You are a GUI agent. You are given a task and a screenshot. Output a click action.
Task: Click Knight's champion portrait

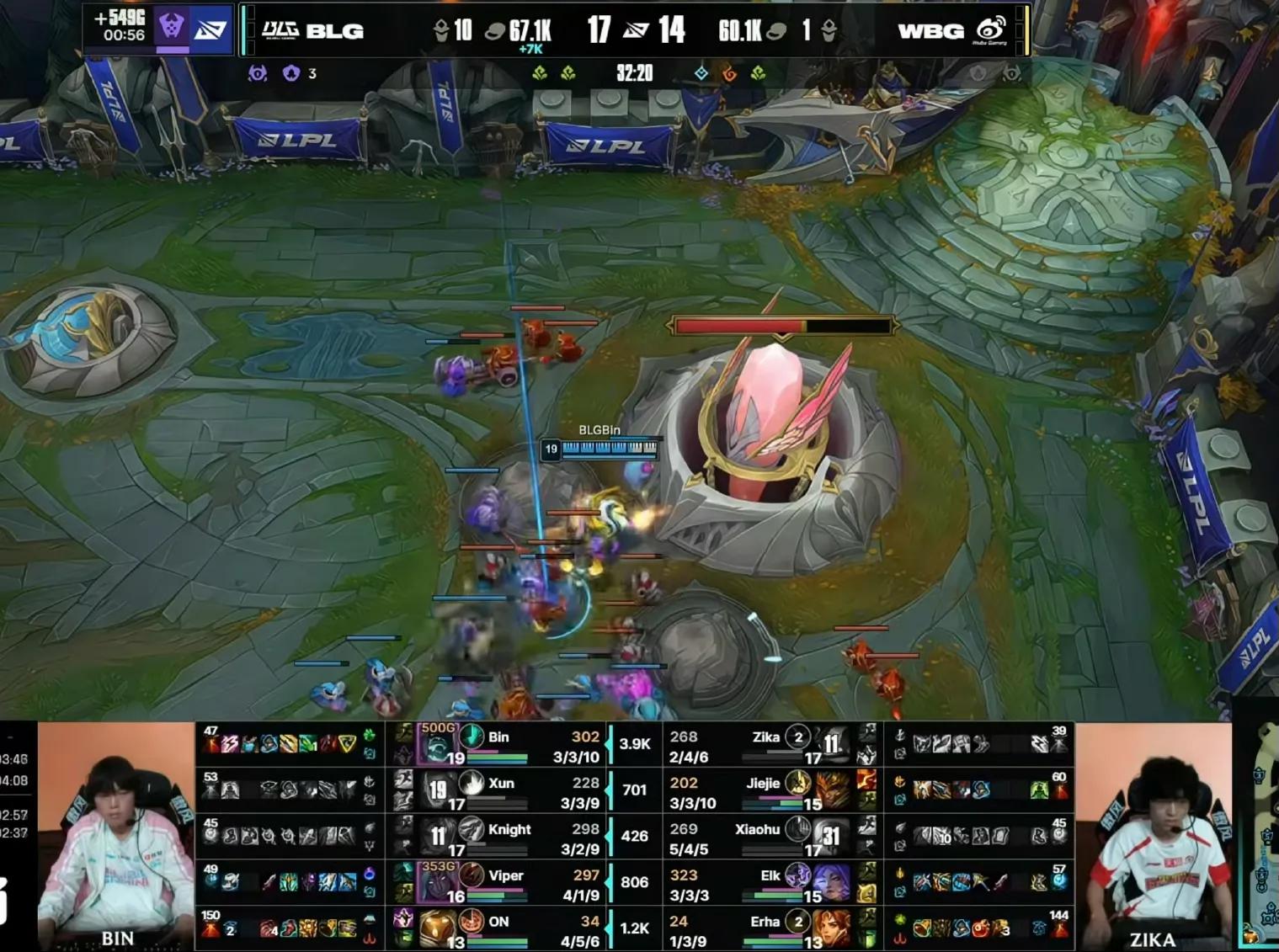(438, 836)
